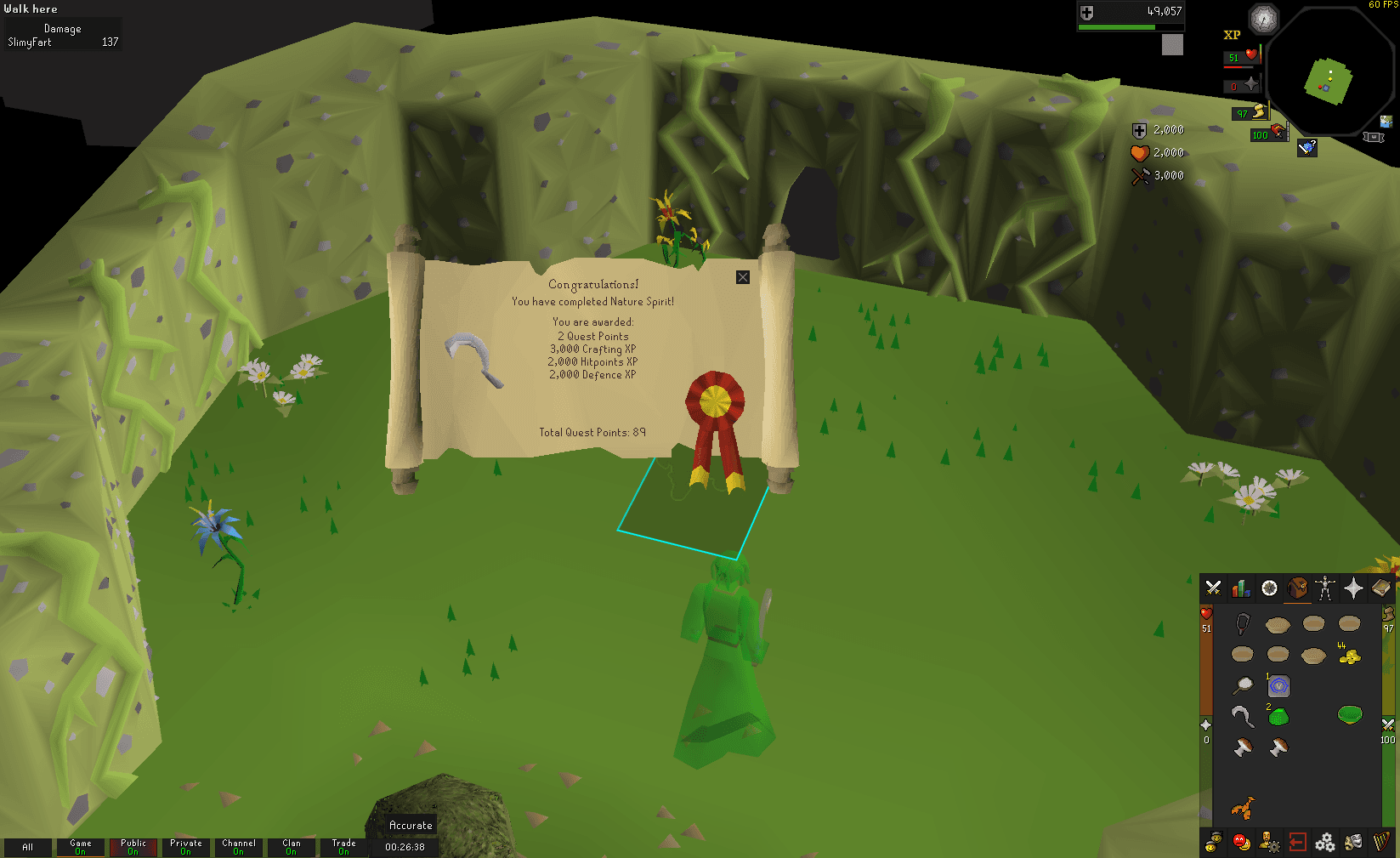Open the Settings panel

1324,842
